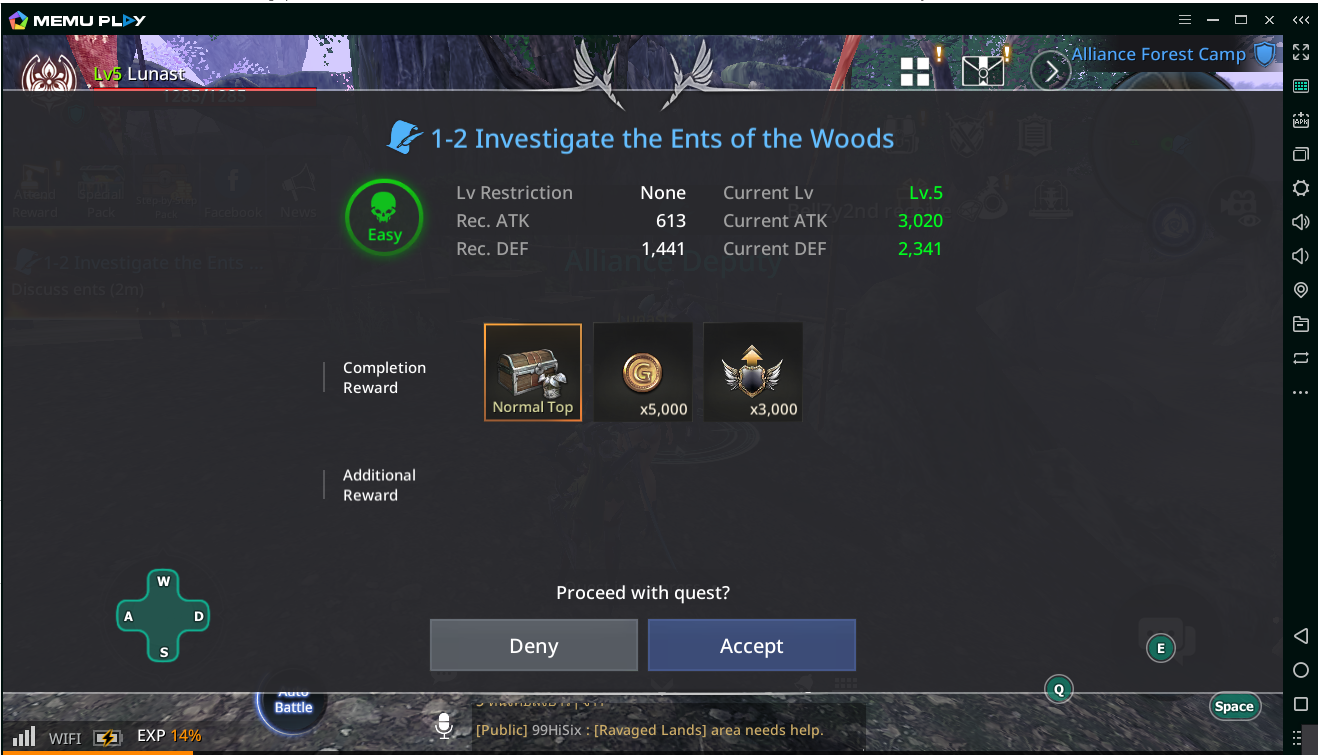Viewport: 1318px width, 755px height.
Task: Accept the Investigate the Ents quest
Action: 751,646
